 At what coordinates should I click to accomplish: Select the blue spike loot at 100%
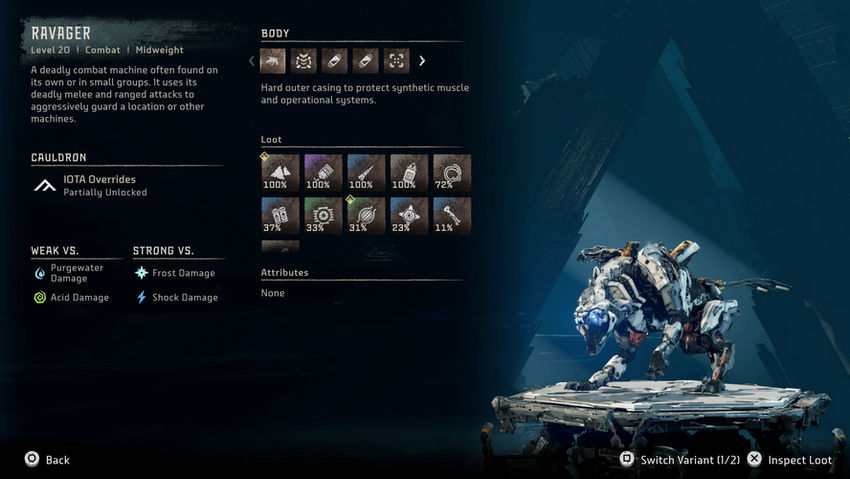tap(366, 172)
